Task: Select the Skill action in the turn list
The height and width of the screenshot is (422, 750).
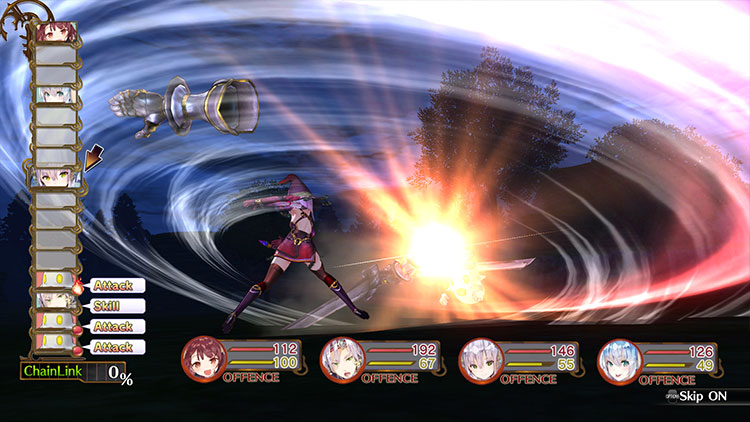Action: 117,306
